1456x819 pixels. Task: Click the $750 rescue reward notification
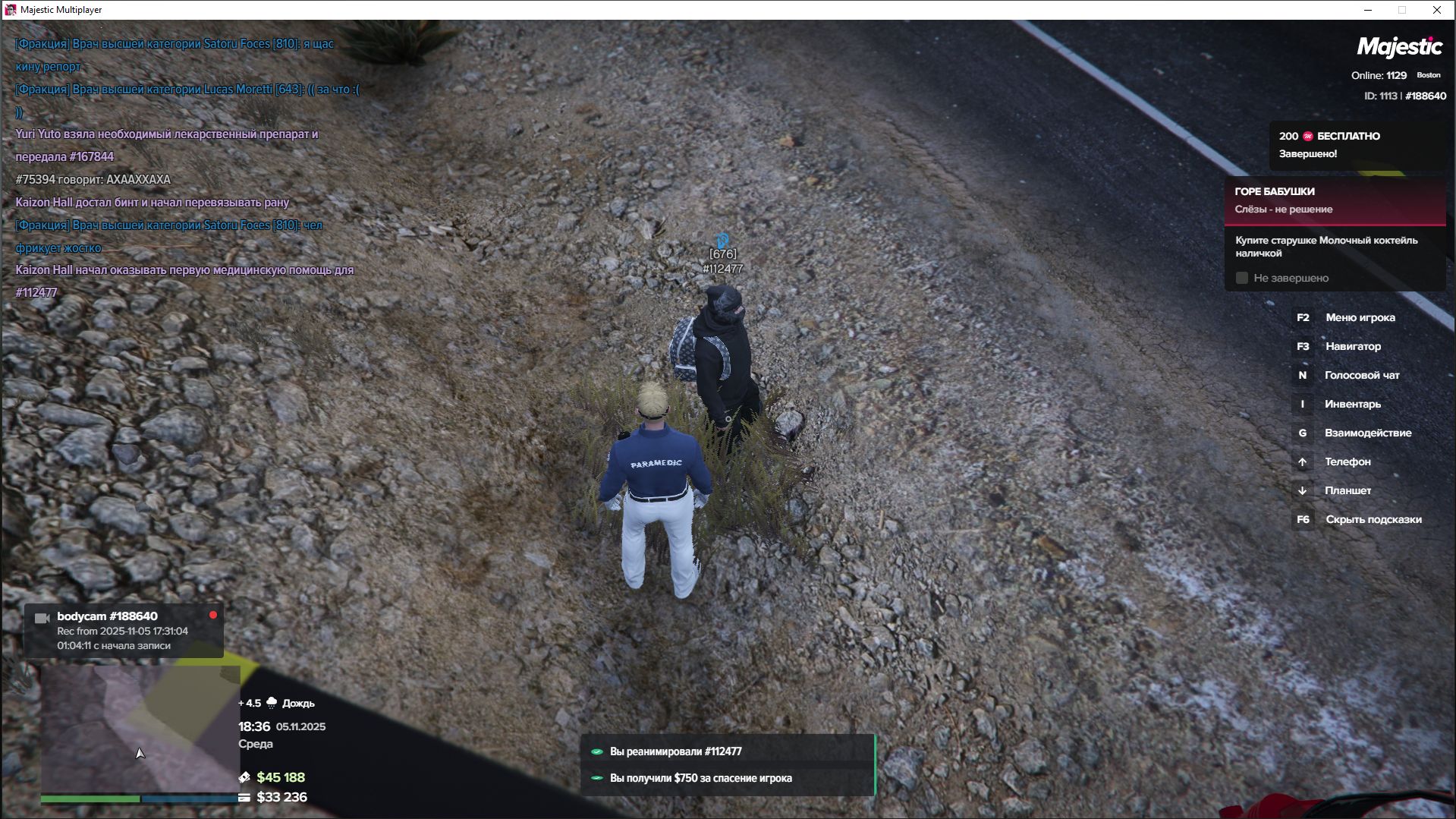(x=728, y=778)
